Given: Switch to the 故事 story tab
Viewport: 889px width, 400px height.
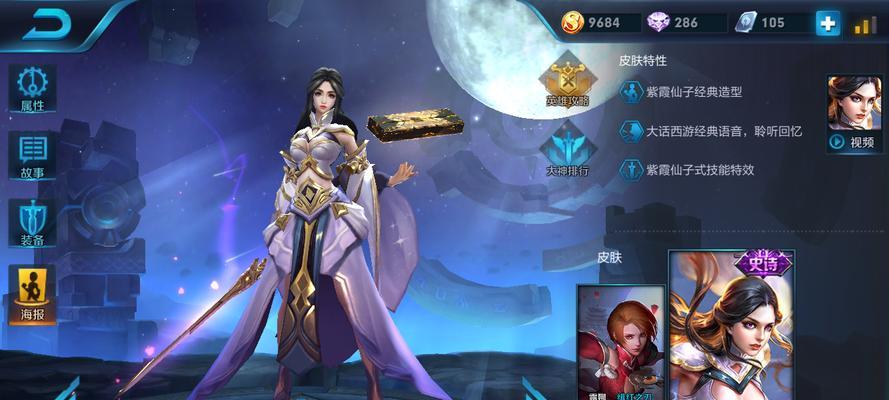Looking at the screenshot, I should tap(32, 155).
